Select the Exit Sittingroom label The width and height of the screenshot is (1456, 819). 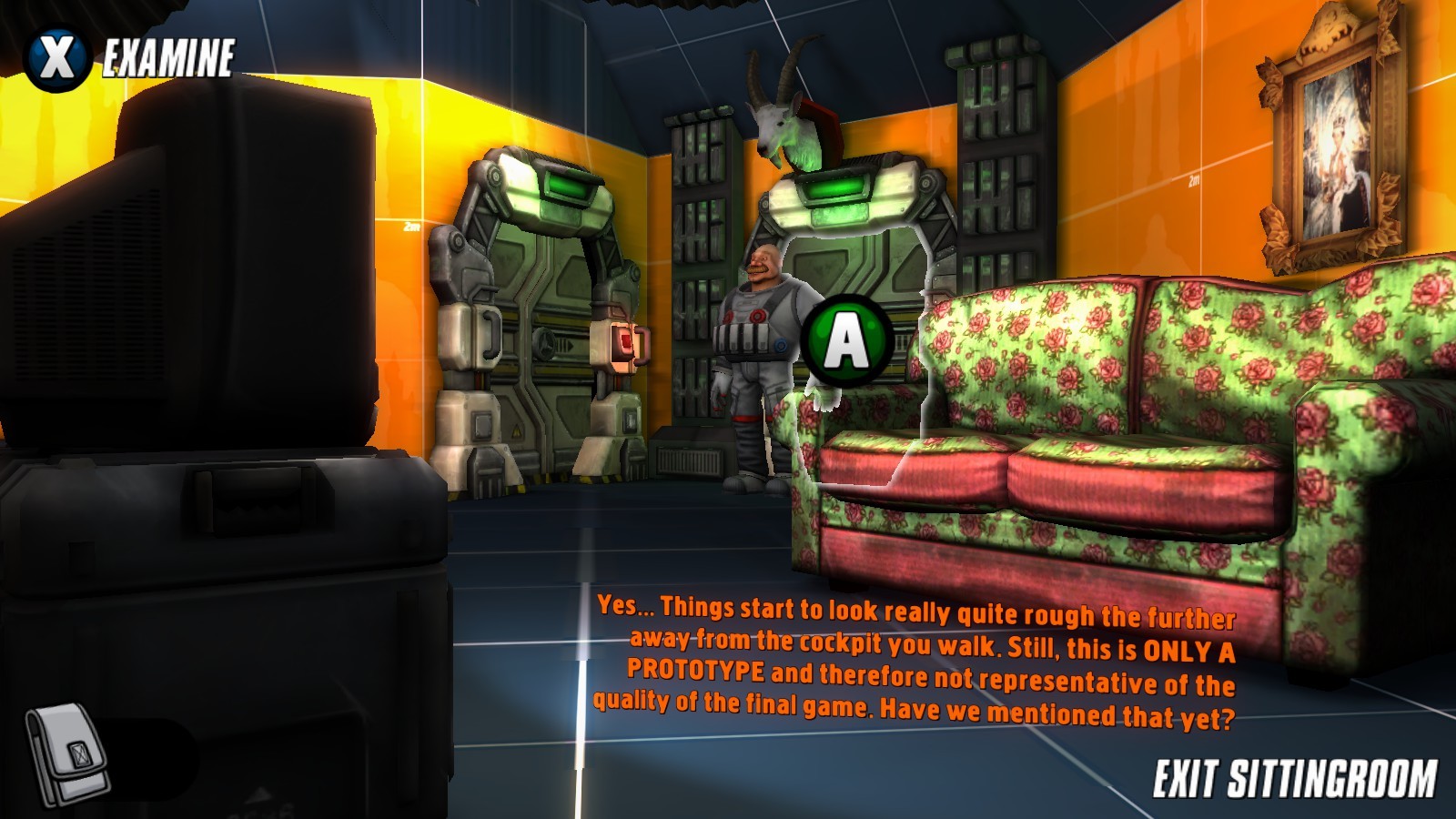tap(1294, 780)
